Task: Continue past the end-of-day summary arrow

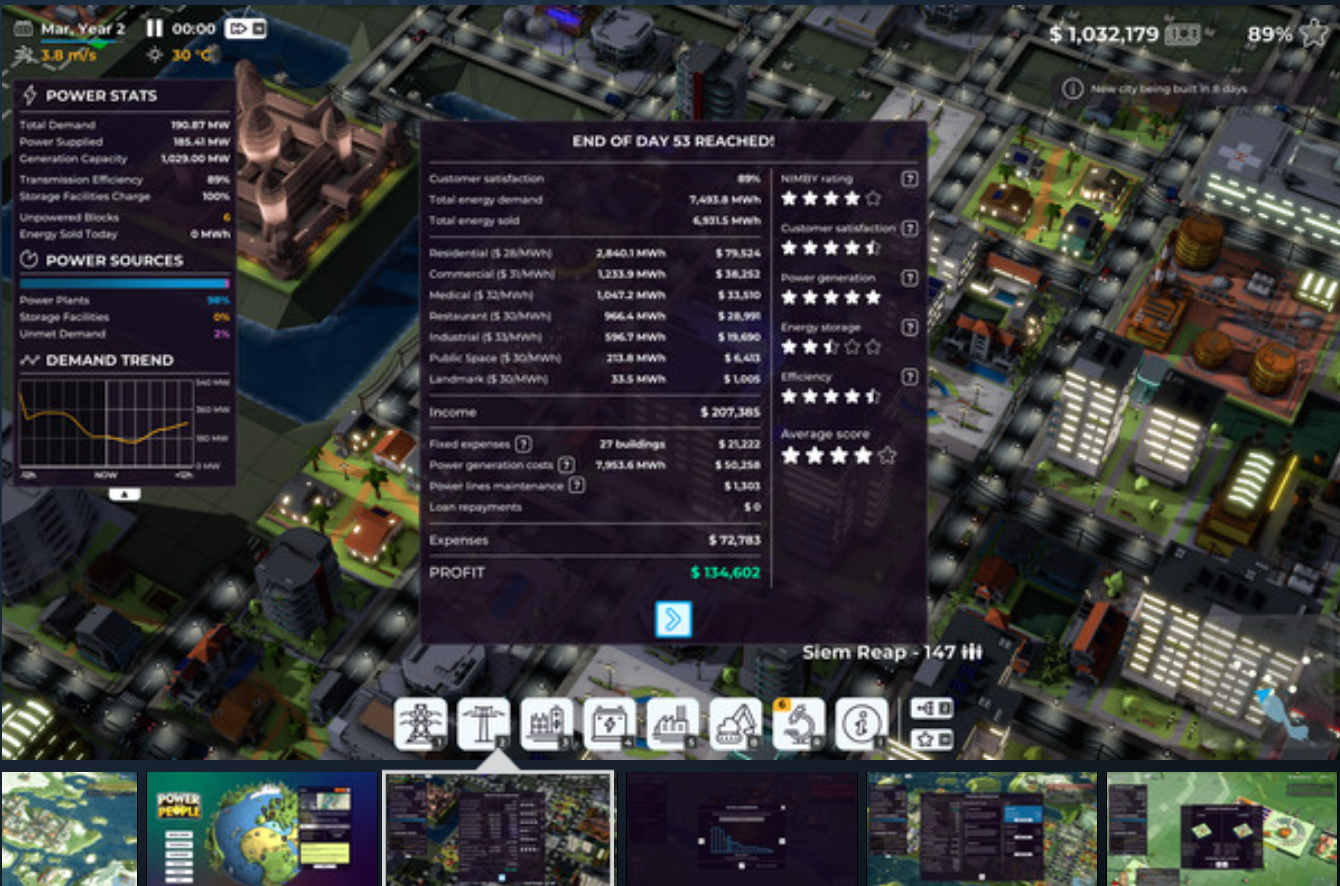Action: point(673,619)
